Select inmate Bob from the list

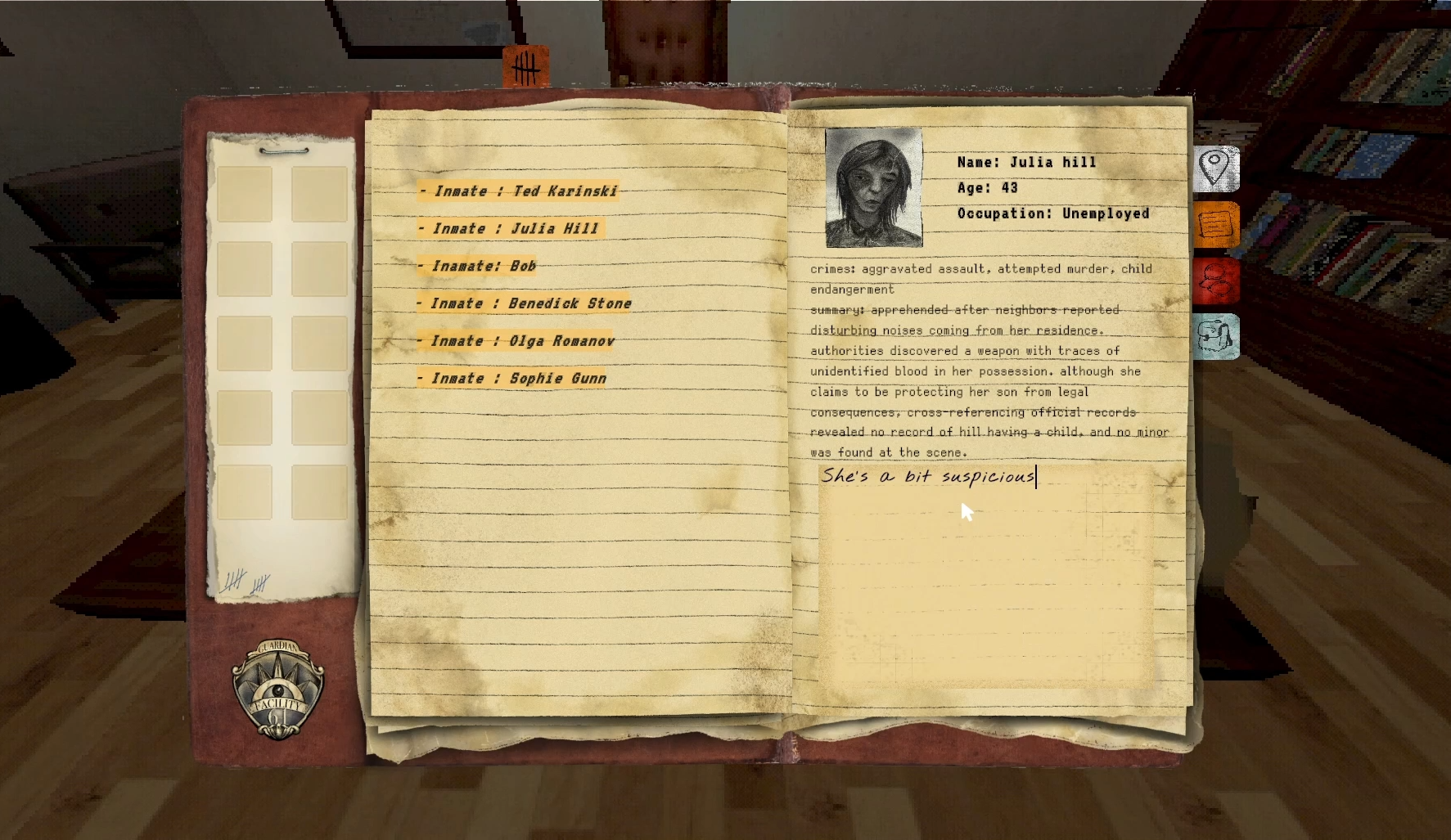478,266
